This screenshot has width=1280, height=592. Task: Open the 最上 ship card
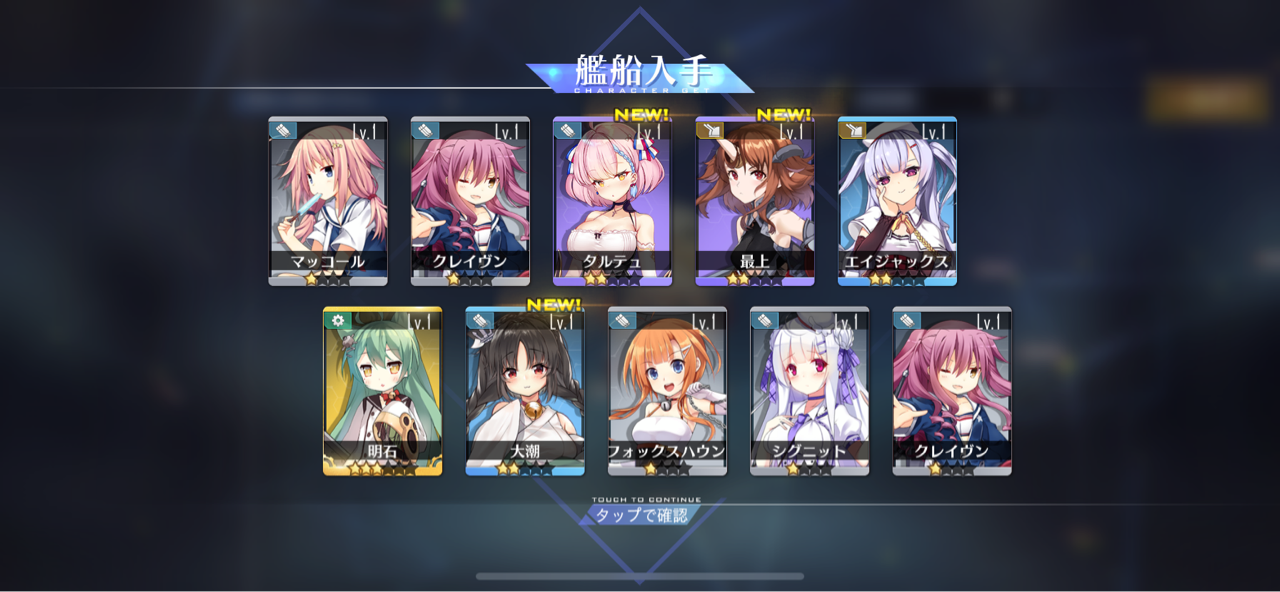click(x=754, y=201)
